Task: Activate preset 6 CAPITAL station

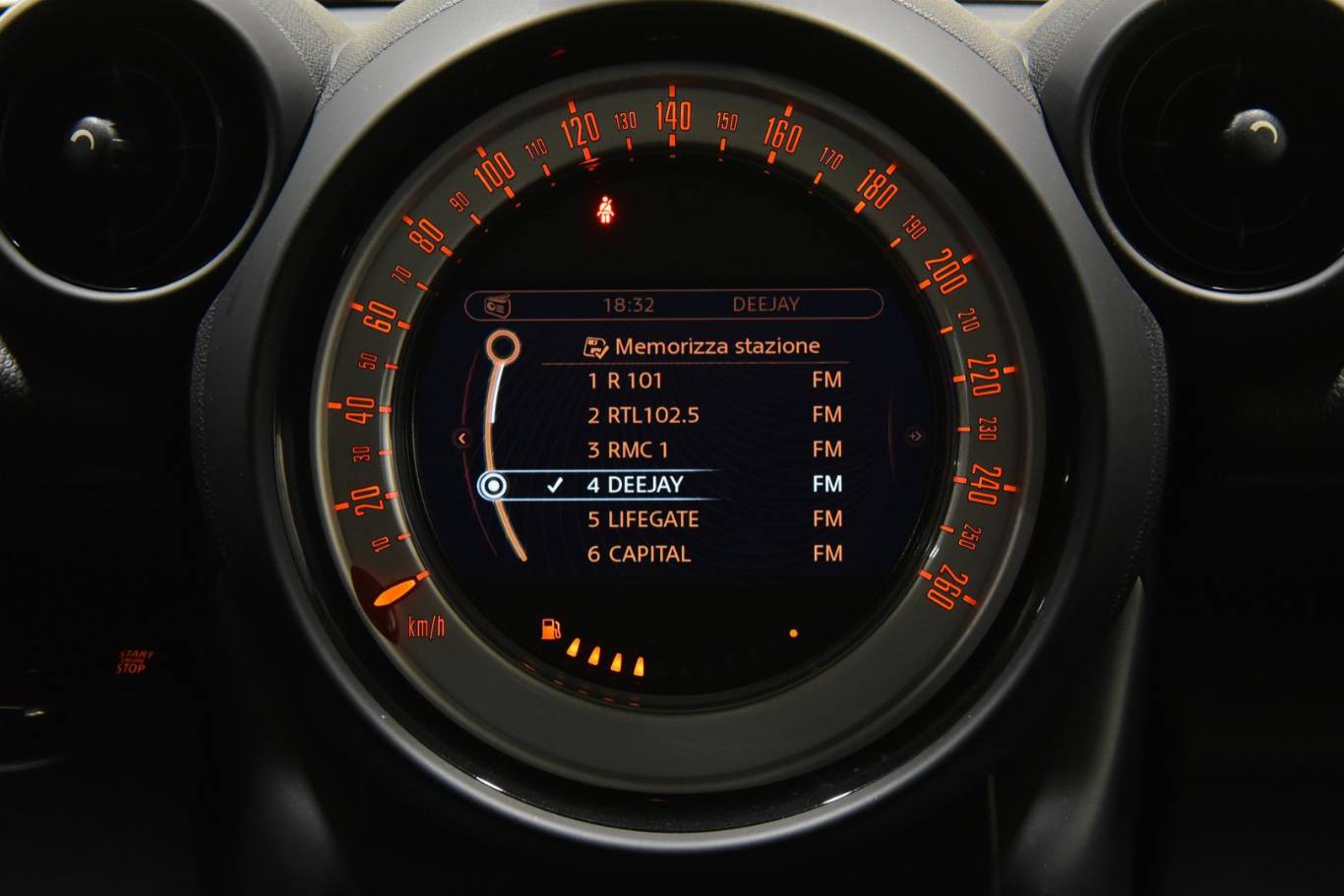Action: (x=639, y=553)
